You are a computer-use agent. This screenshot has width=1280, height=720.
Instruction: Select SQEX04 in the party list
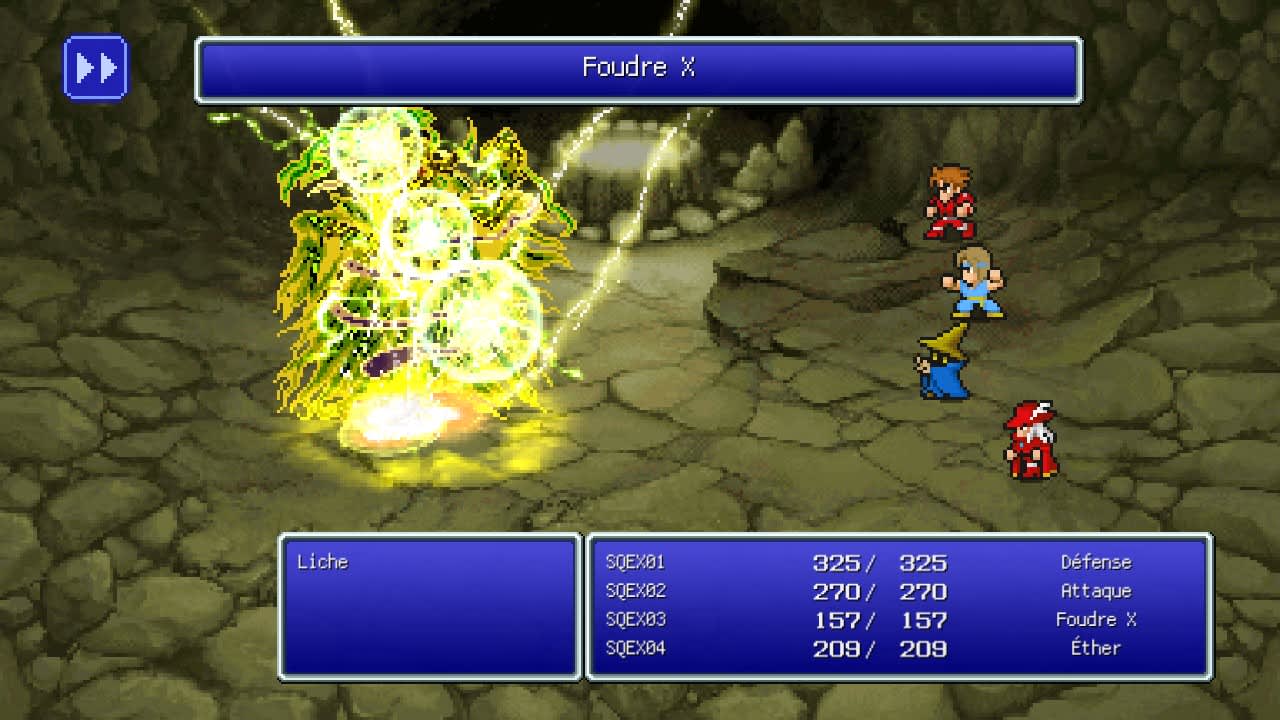coord(637,648)
